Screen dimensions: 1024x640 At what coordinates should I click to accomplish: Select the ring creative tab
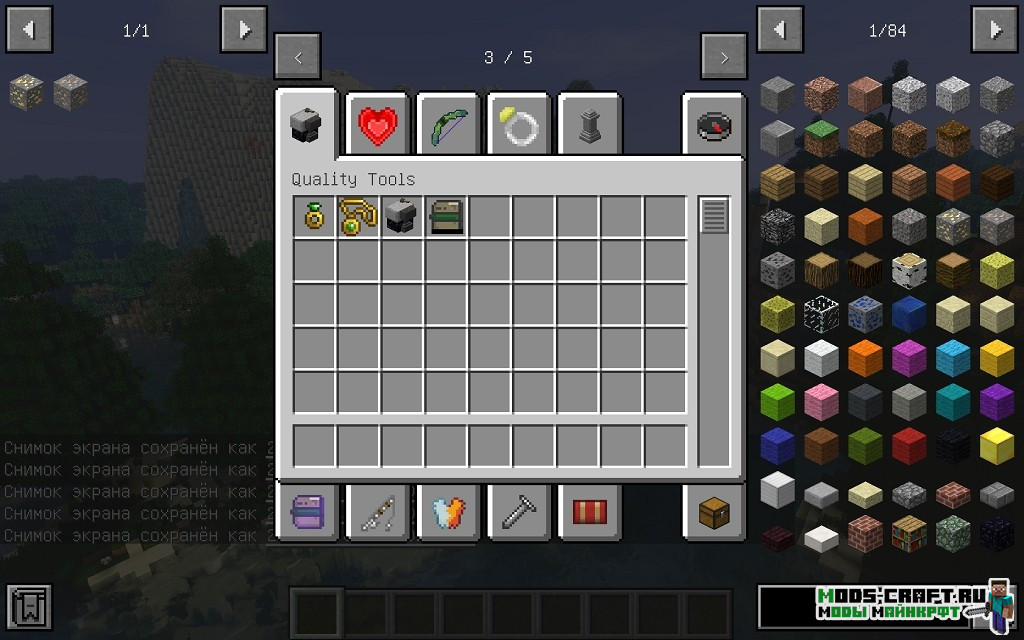click(519, 125)
